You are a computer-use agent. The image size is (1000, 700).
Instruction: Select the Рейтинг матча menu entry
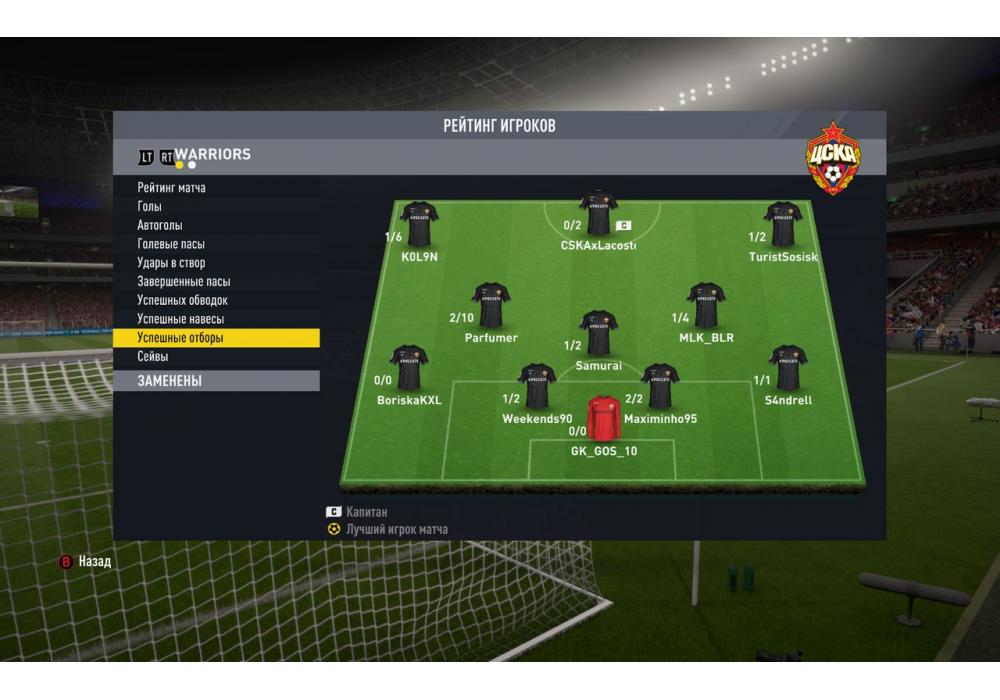[172, 188]
